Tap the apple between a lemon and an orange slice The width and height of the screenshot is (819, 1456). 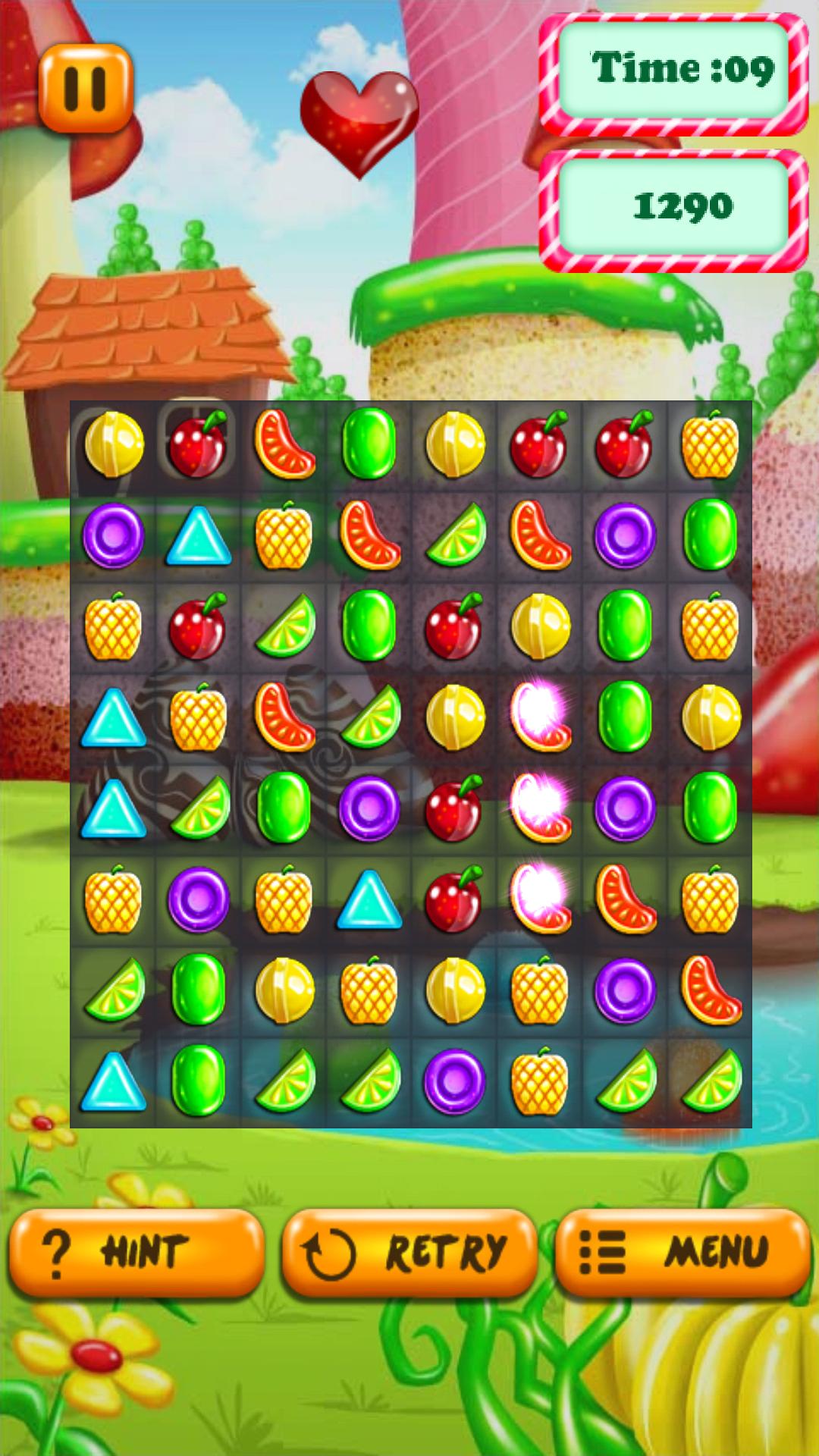[x=199, y=444]
